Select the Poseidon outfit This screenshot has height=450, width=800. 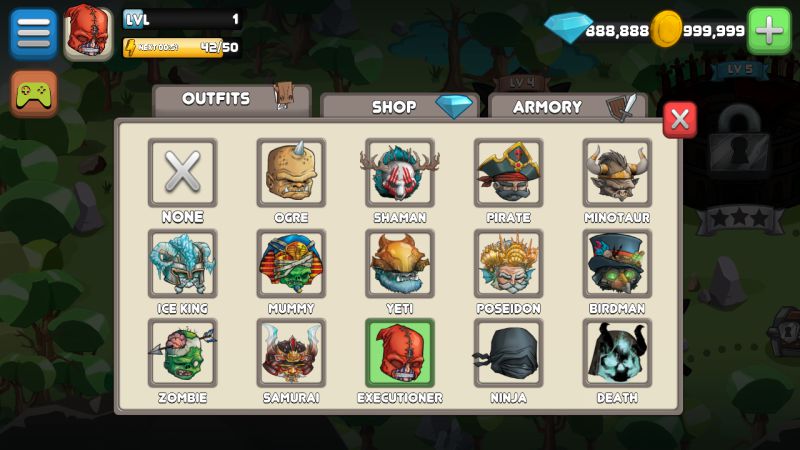click(x=509, y=264)
